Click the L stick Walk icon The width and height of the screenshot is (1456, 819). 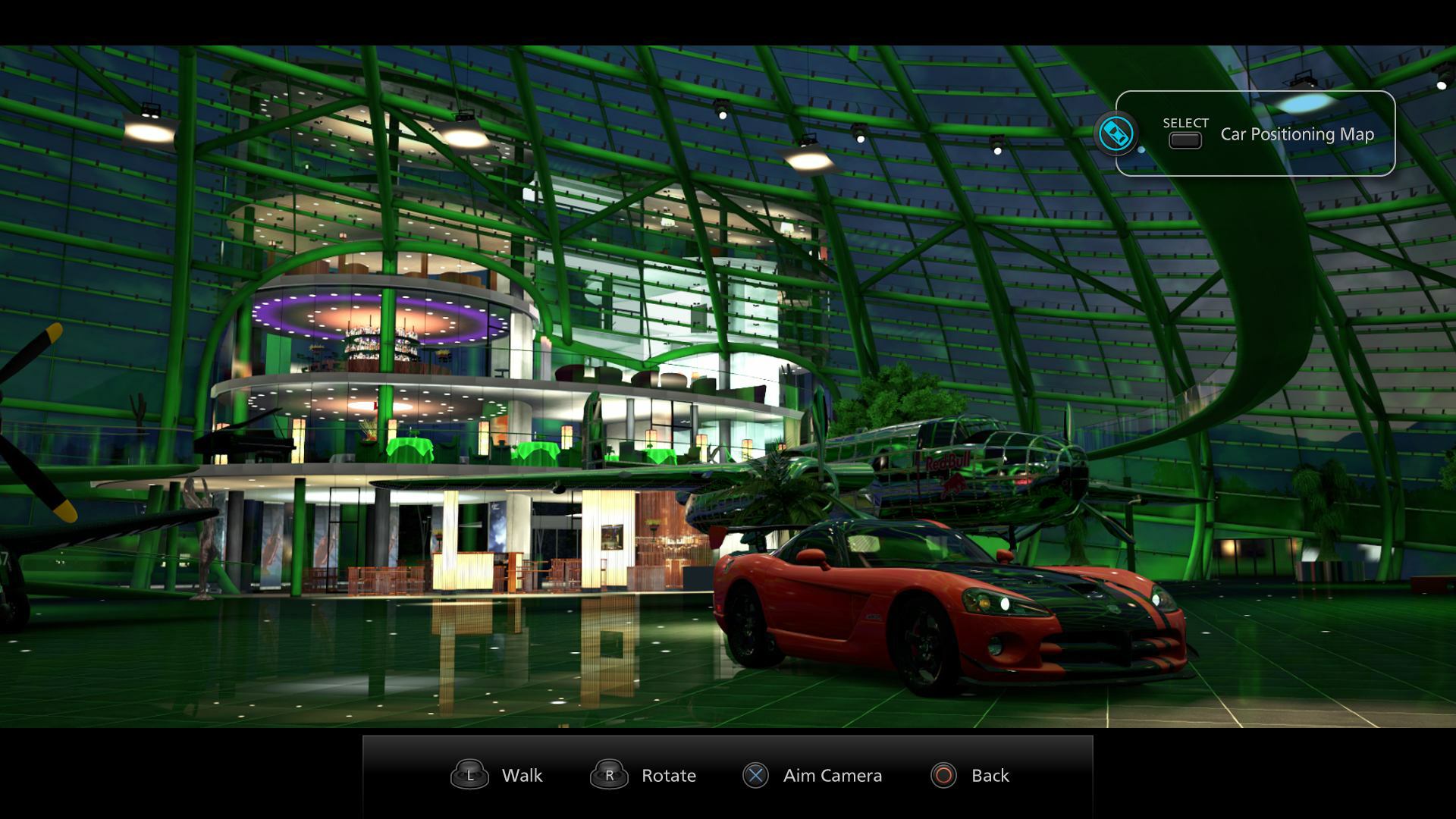pyautogui.click(x=469, y=775)
